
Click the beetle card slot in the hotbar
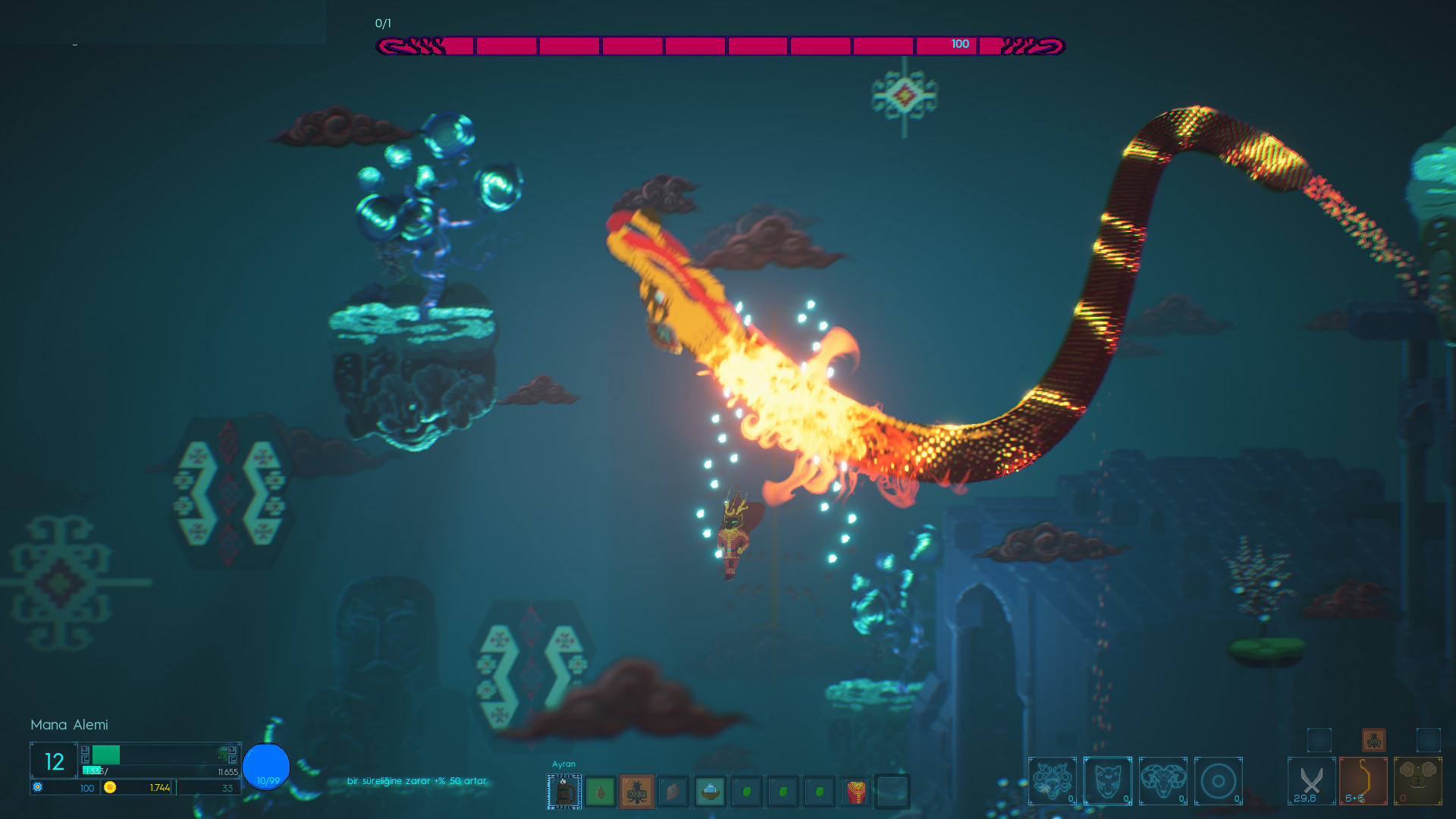637,791
